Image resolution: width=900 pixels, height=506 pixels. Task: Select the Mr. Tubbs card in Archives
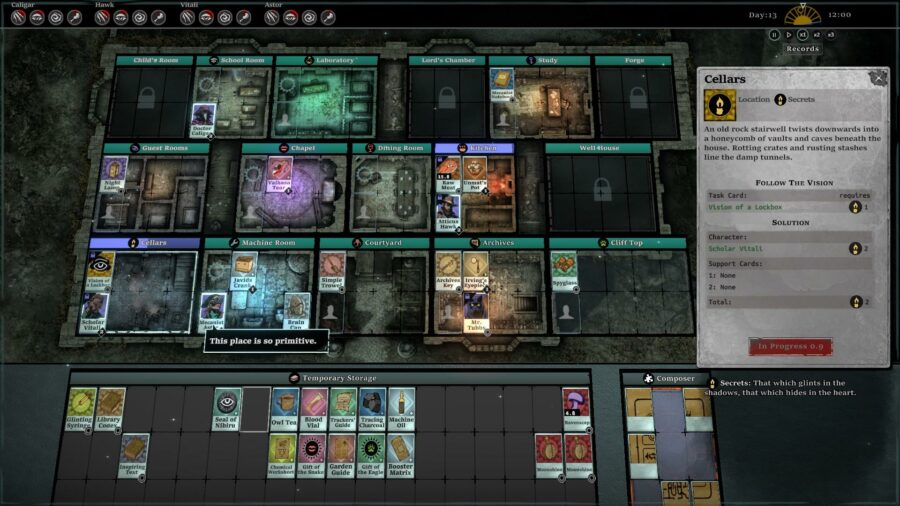(477, 312)
